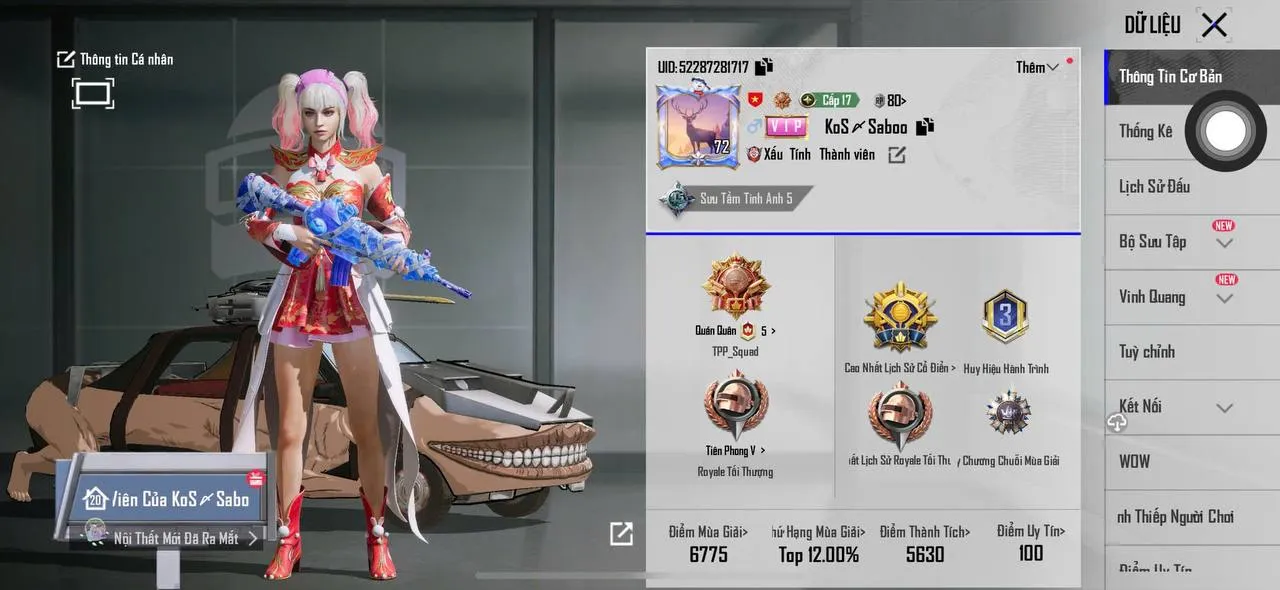This screenshot has width=1280, height=590.
Task: Open the Sưu Tầm Tinh Anh 5 title
Action: [735, 198]
